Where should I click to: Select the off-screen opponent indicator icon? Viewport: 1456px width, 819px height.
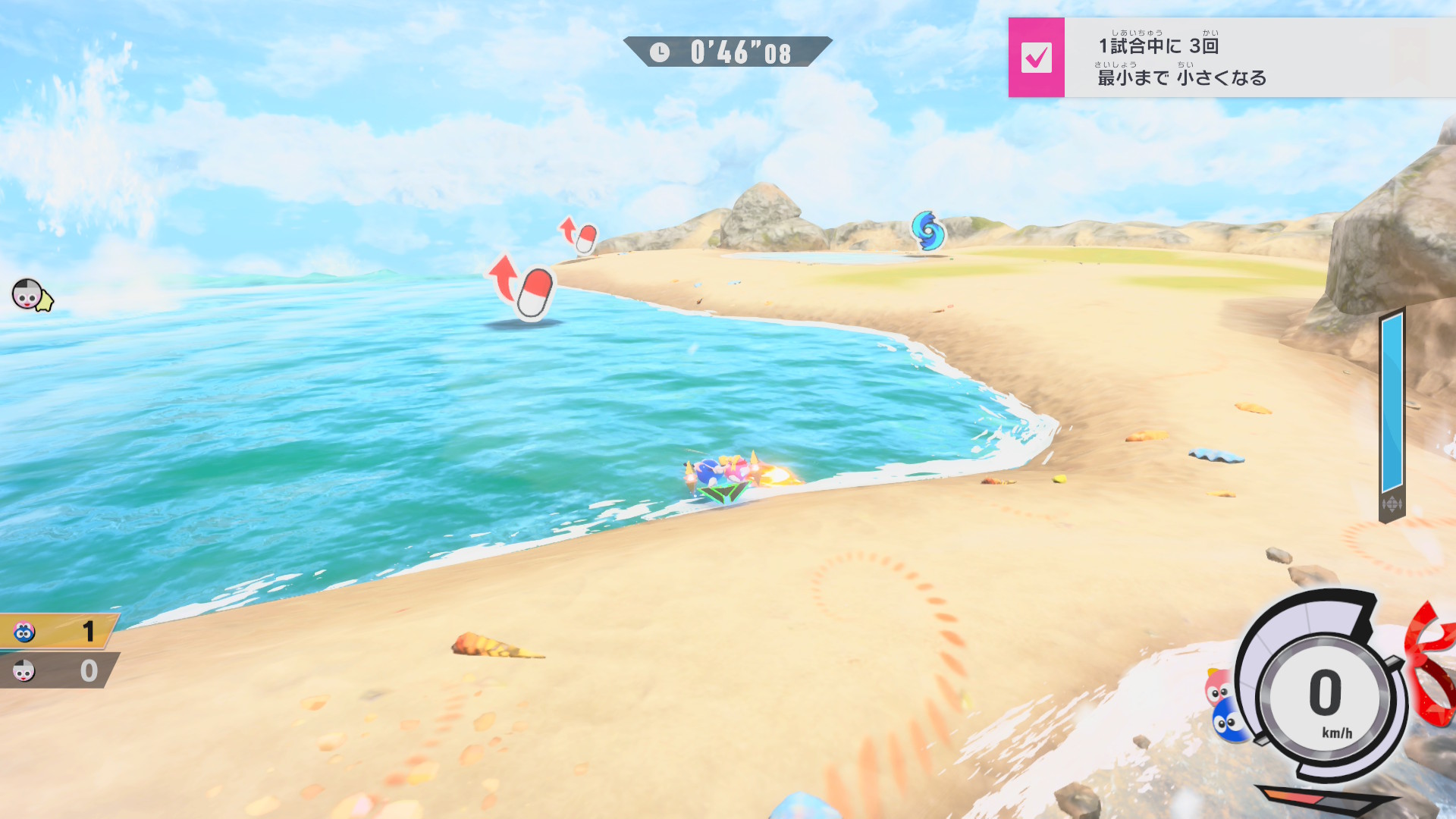tap(30, 295)
